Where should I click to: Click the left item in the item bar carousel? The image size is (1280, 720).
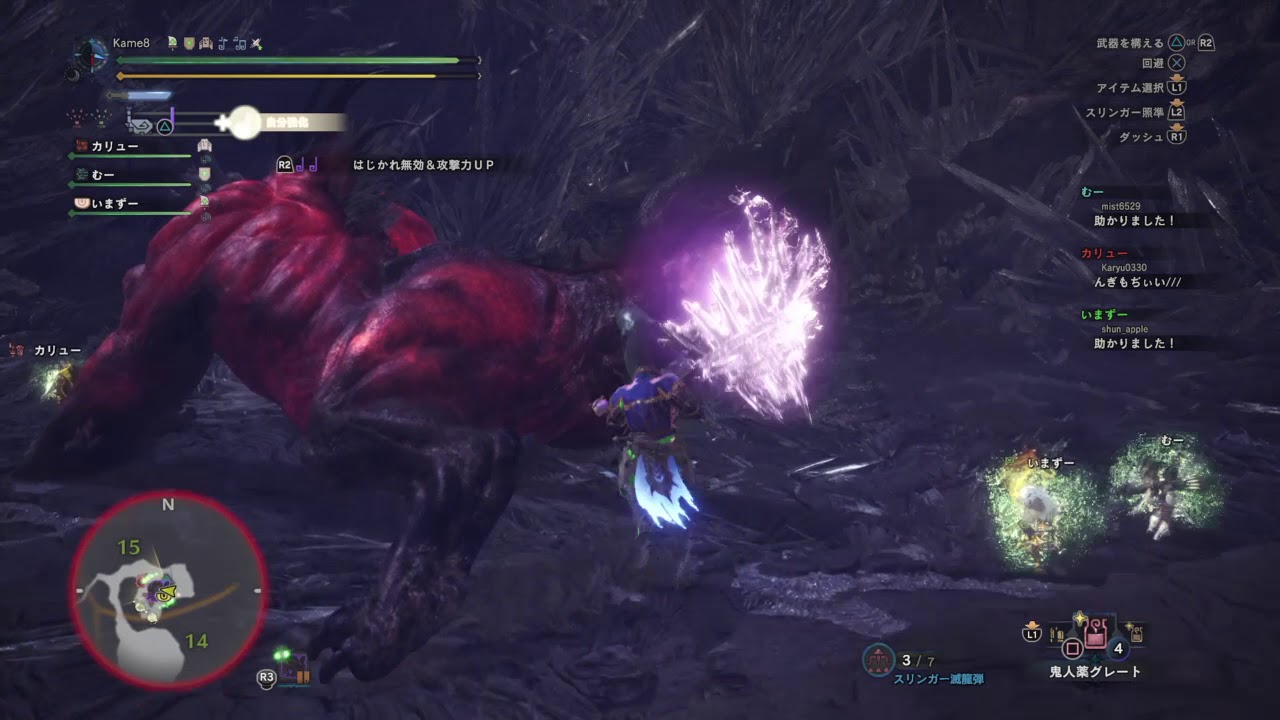tap(1058, 633)
